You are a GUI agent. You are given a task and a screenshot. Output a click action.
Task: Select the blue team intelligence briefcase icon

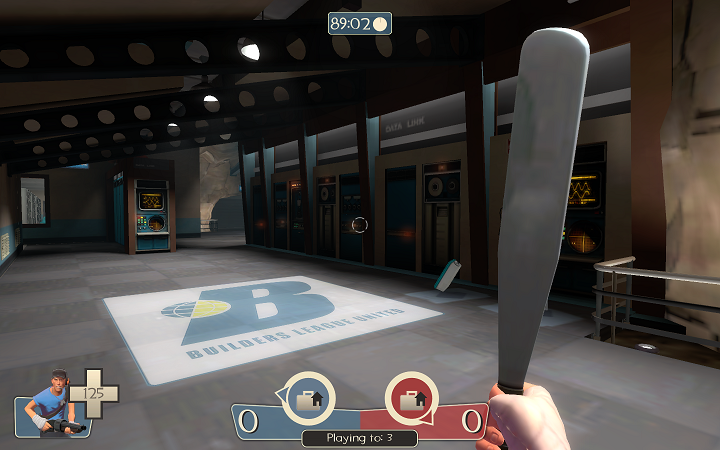coord(307,400)
